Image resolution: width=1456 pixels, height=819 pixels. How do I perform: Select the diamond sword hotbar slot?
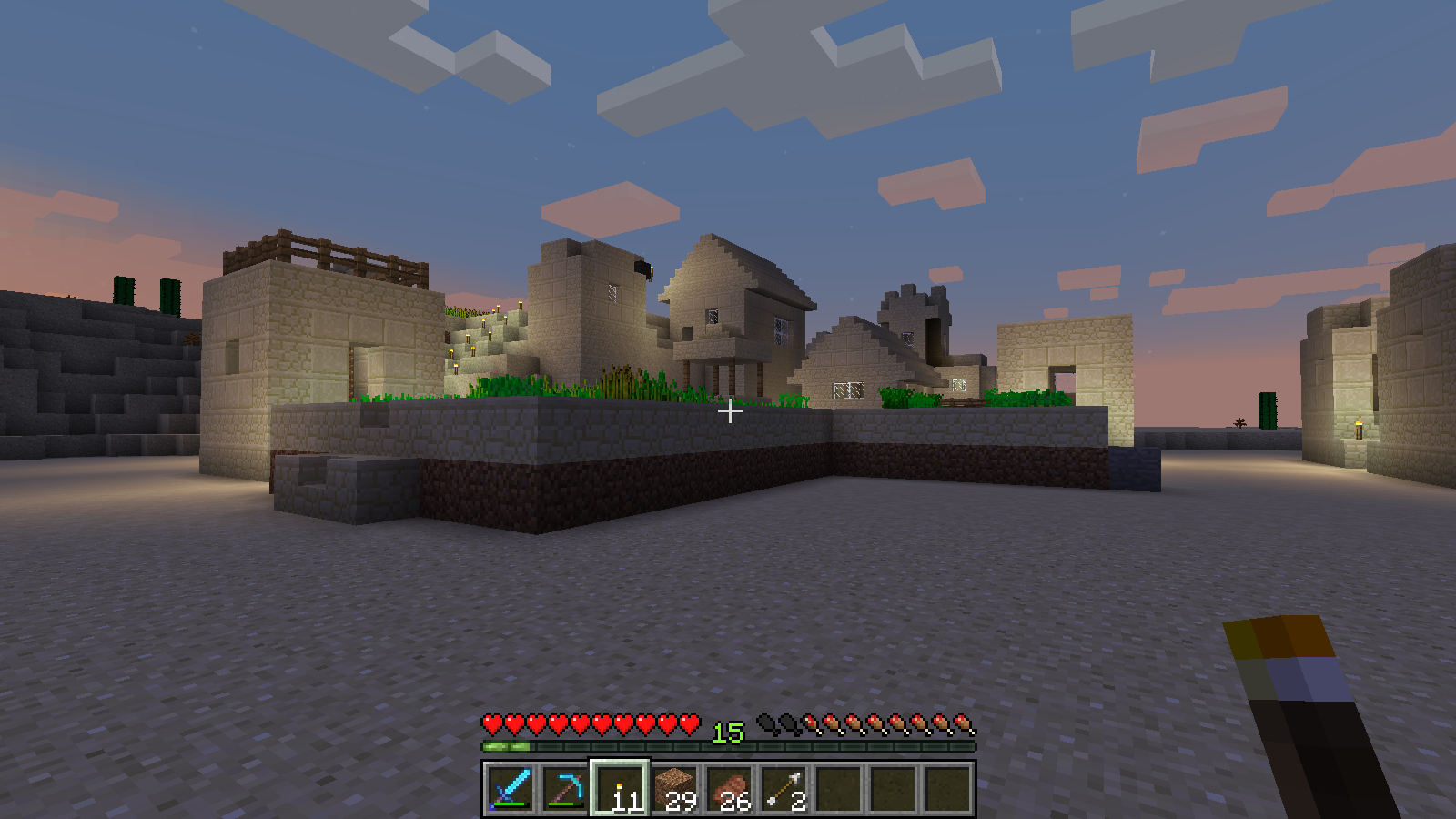[511, 788]
